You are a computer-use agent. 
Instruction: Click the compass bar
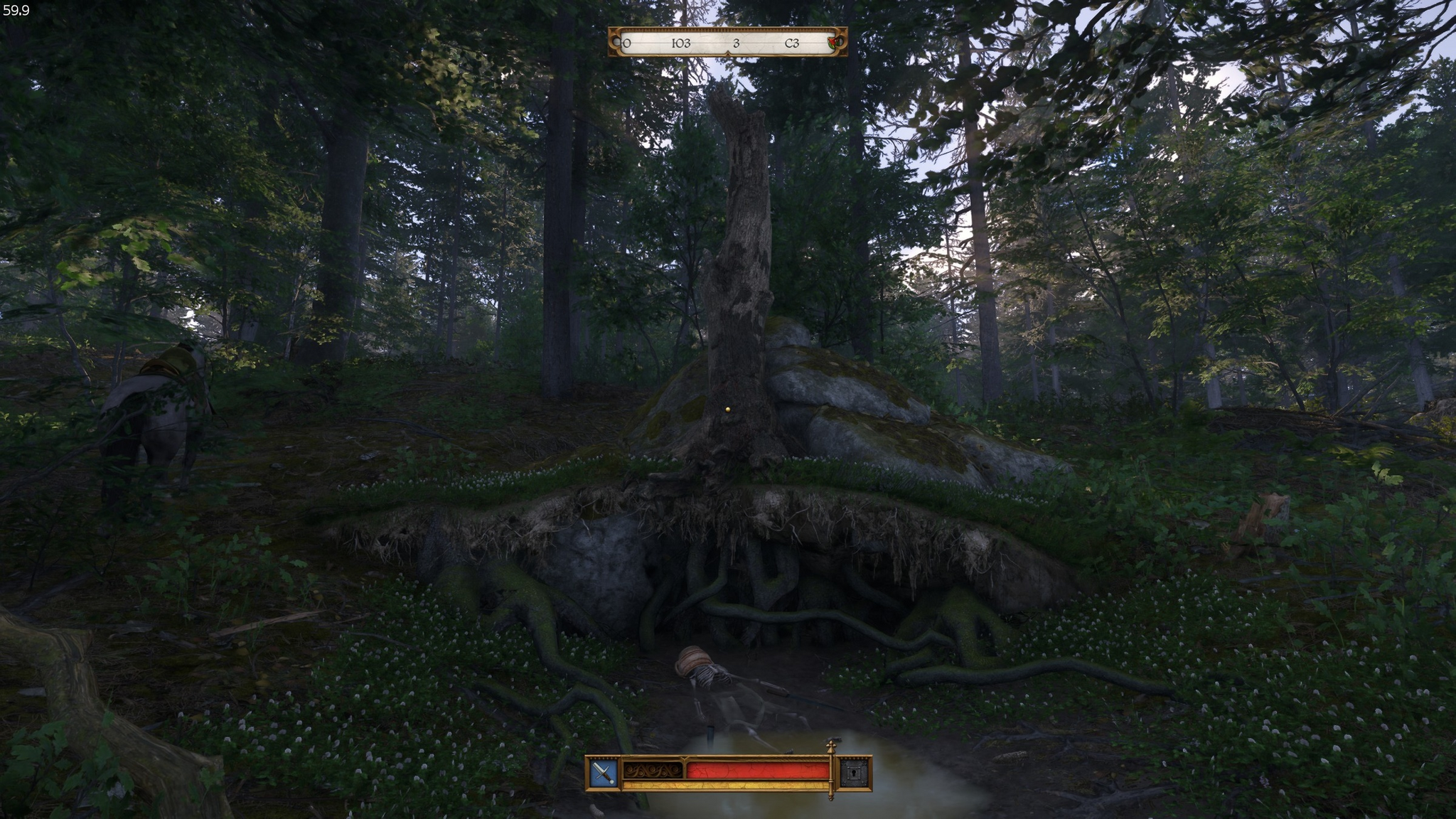tap(727, 43)
